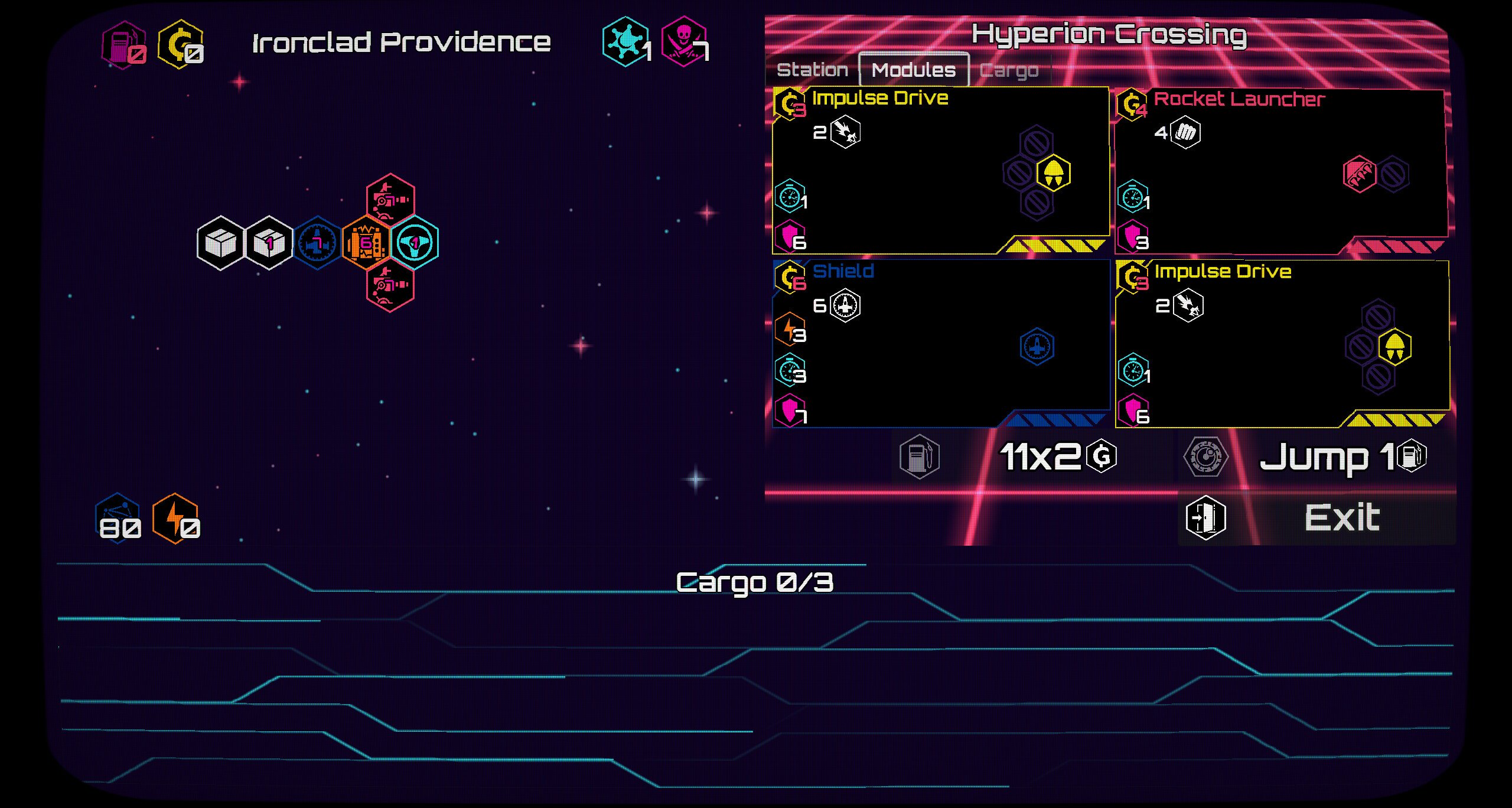Select the Modules tab

(913, 69)
